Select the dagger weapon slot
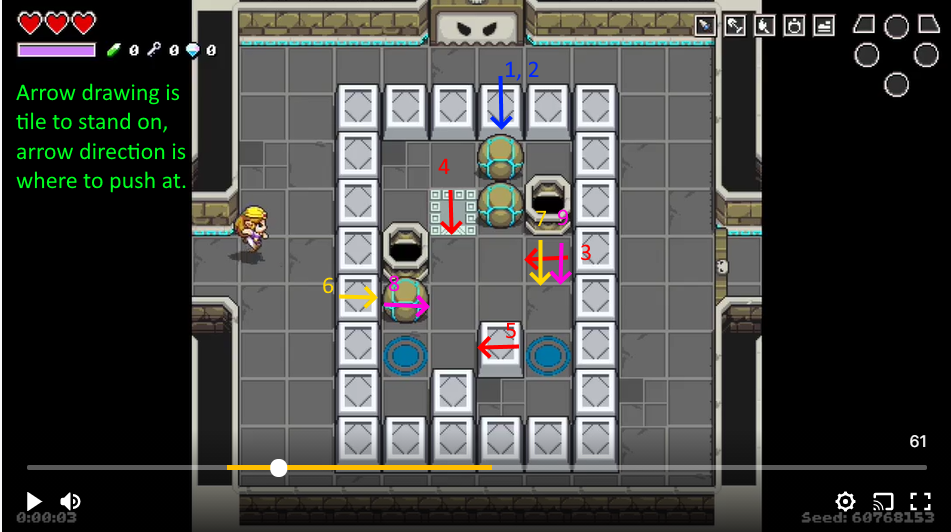This screenshot has height=532, width=951. (x=706, y=26)
